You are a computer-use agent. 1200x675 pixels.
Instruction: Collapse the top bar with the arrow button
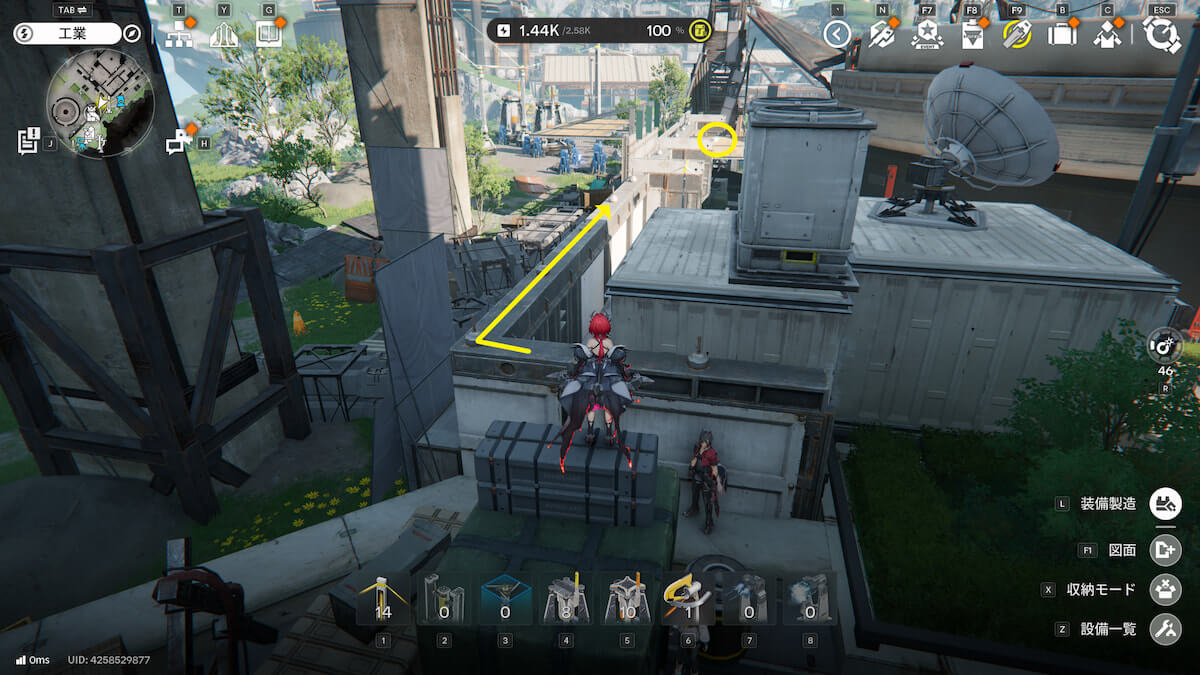click(837, 35)
